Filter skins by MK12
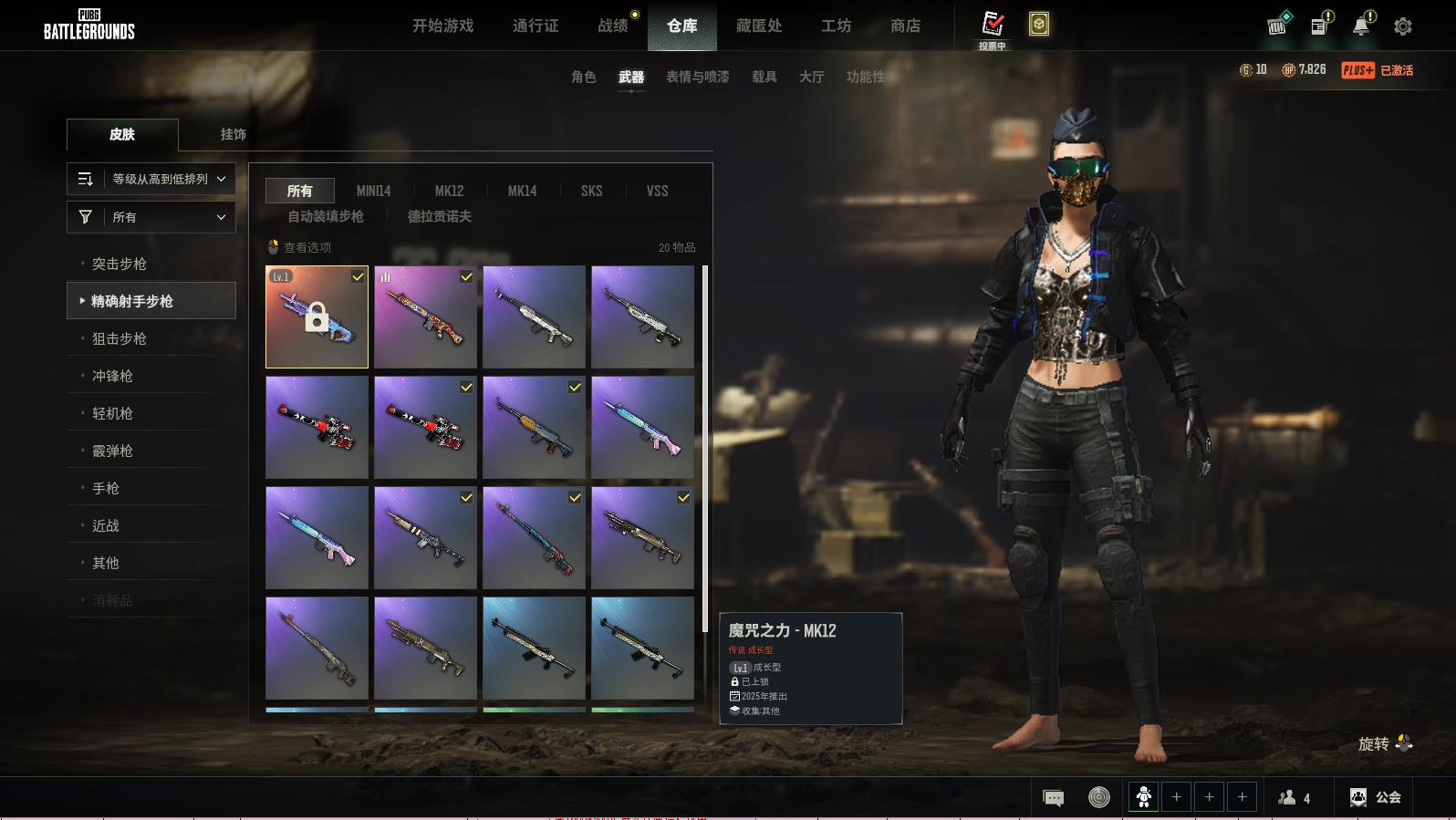Image resolution: width=1456 pixels, height=820 pixels. tap(449, 191)
